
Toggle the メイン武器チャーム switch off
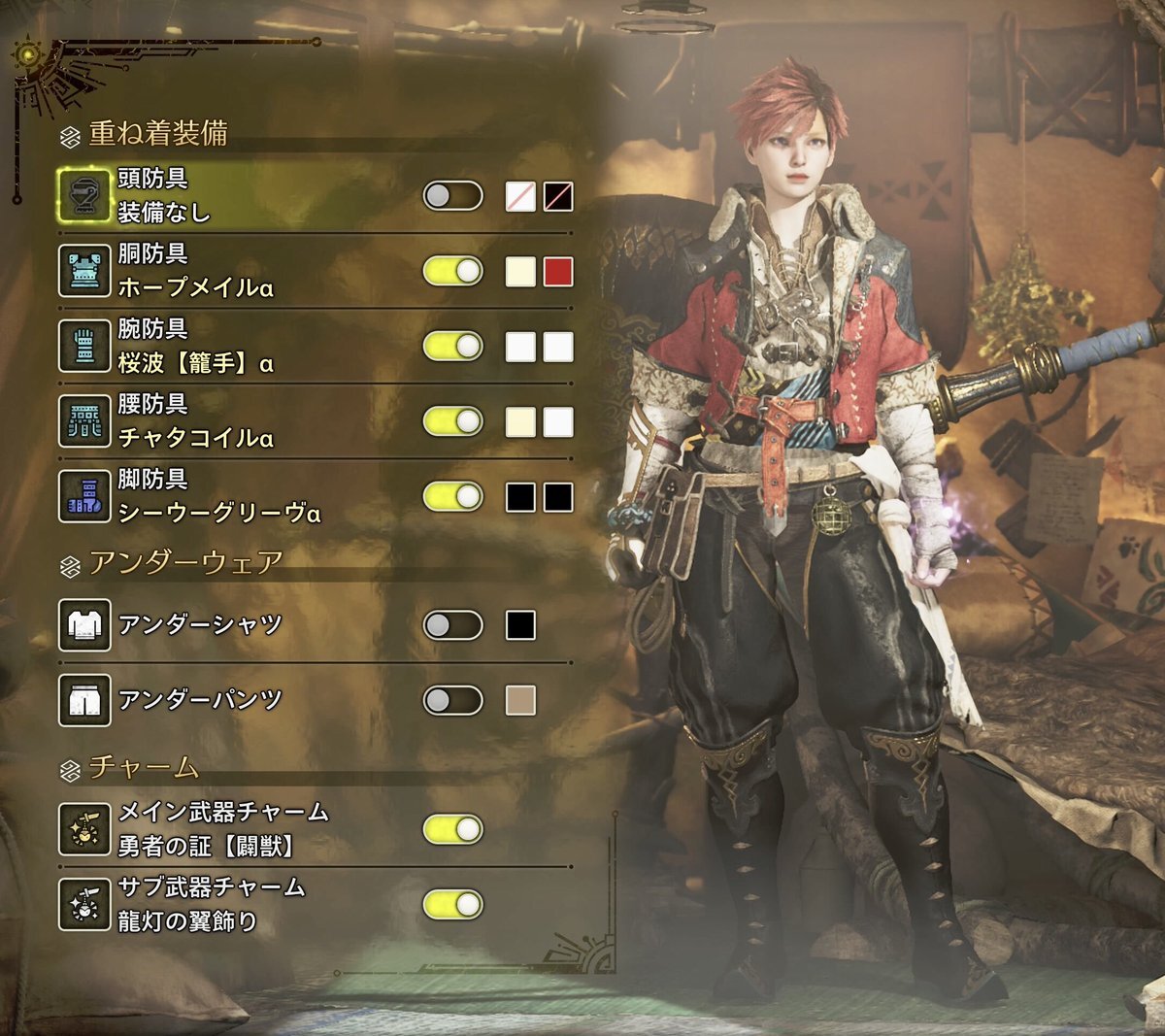(452, 829)
